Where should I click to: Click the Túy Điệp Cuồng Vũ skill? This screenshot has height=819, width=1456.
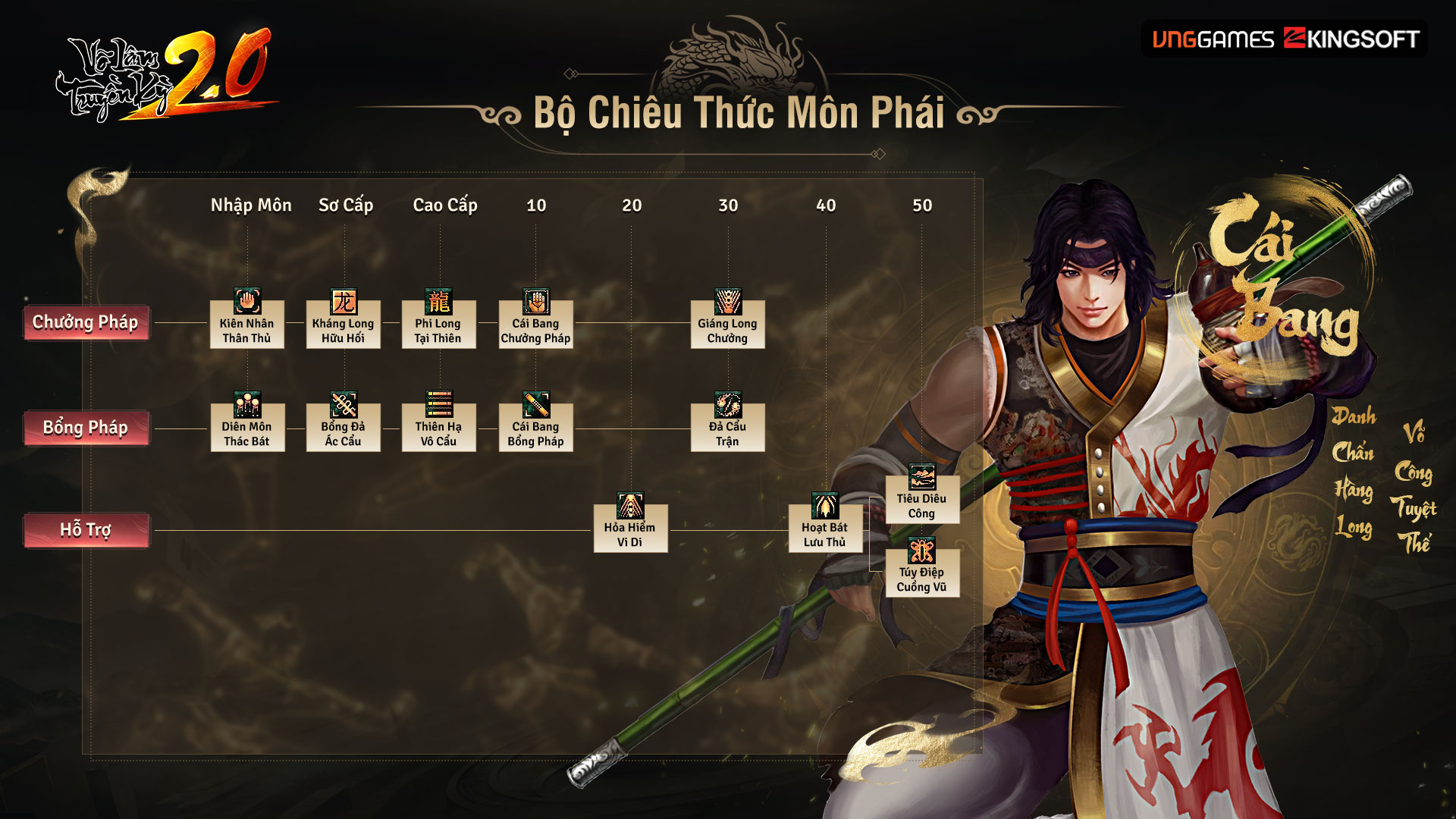922,569
